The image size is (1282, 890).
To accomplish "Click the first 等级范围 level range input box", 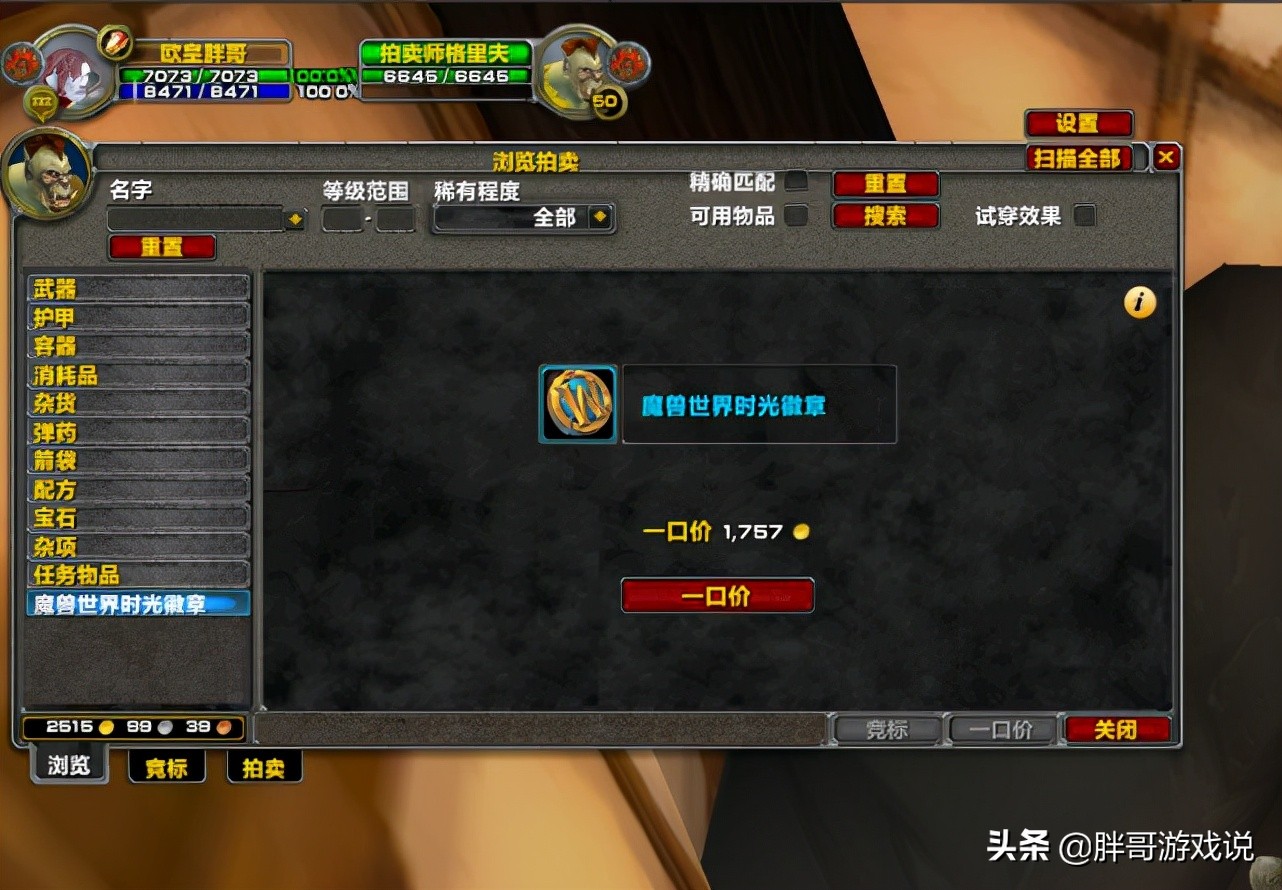I will [x=341, y=216].
